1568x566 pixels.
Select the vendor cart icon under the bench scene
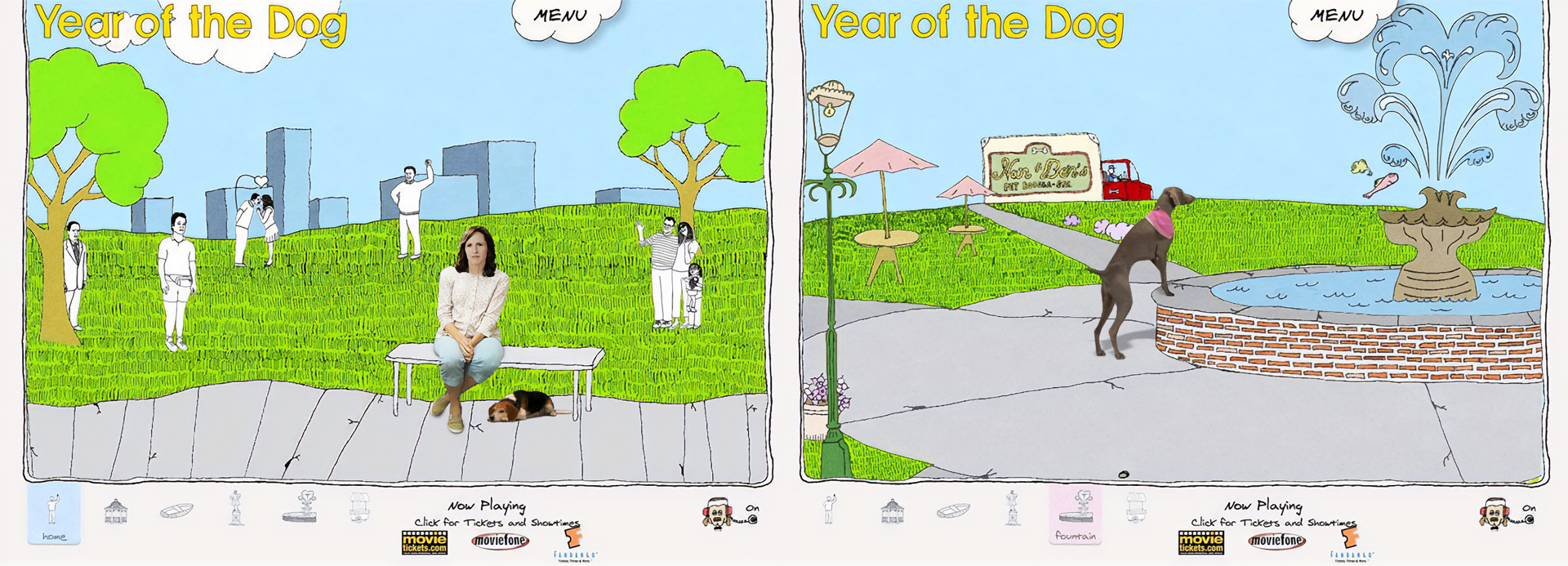359,508
